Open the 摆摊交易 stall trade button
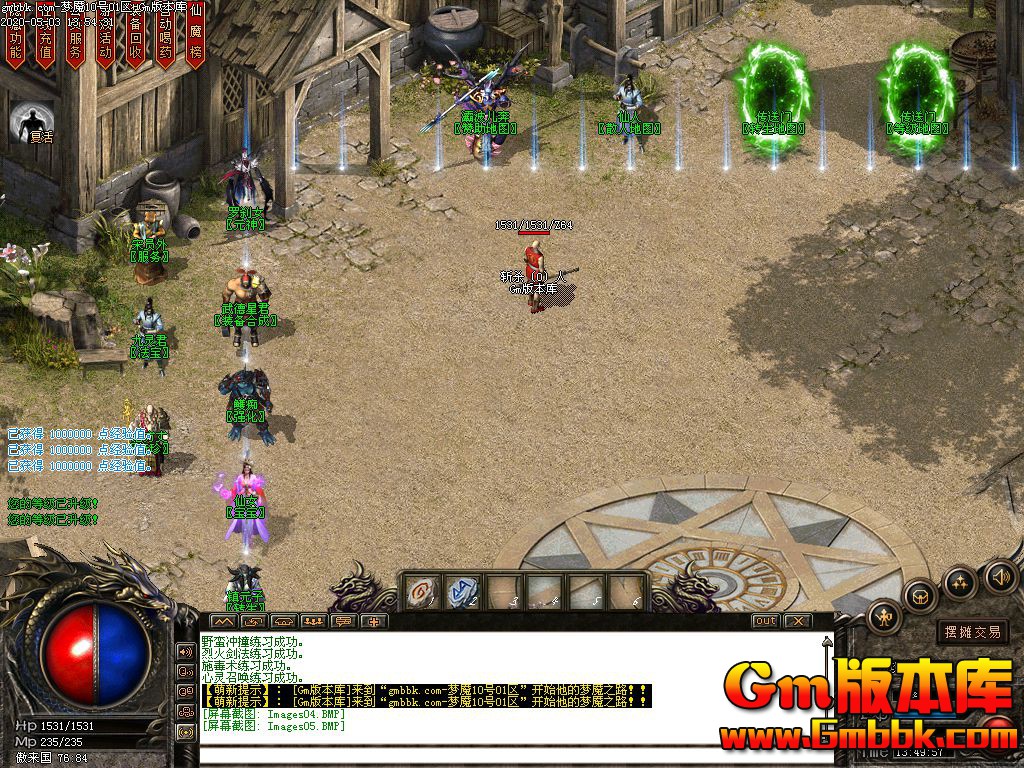 coord(972,632)
